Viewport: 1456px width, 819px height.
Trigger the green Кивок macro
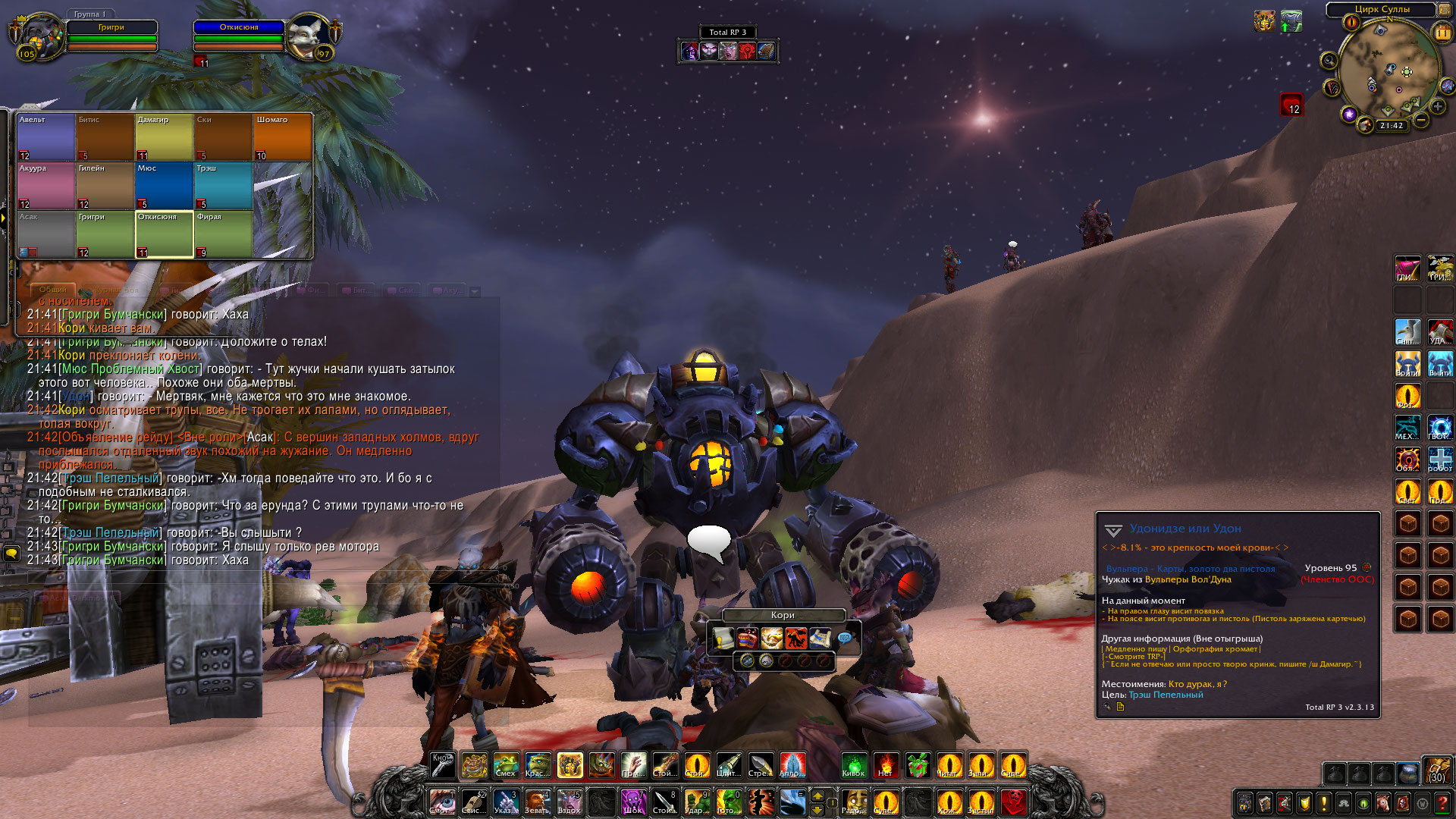coord(854,765)
